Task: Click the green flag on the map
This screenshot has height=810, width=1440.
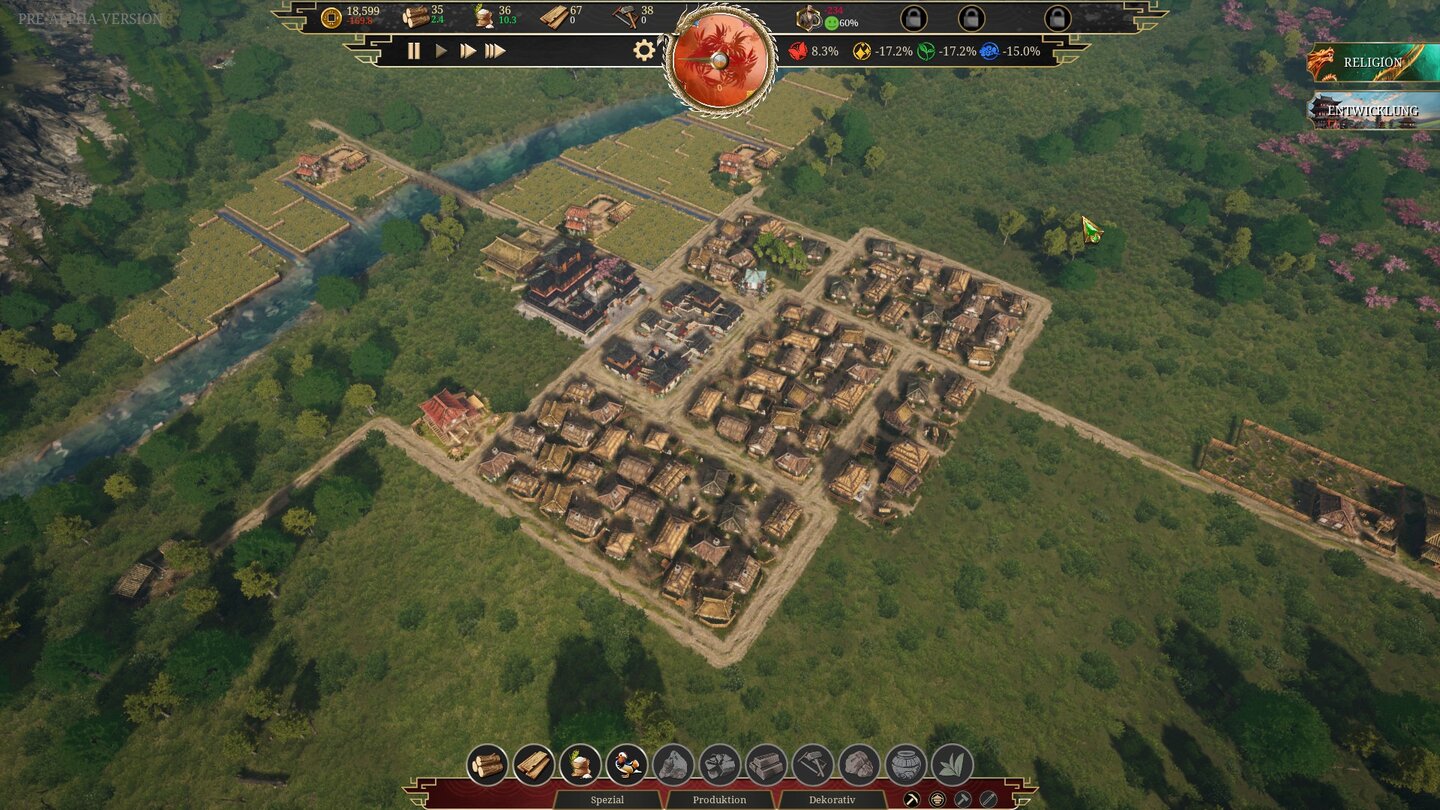Action: coord(1090,228)
